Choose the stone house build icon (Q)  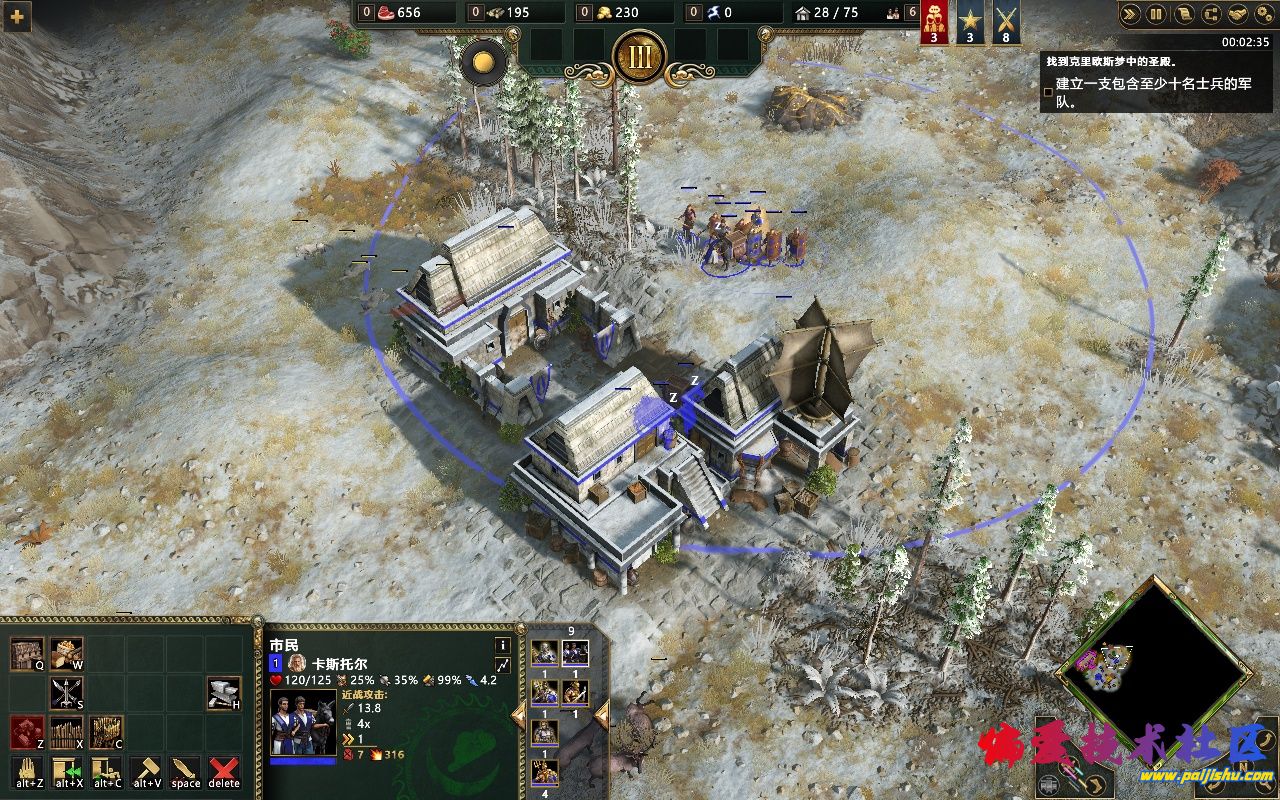(28, 654)
